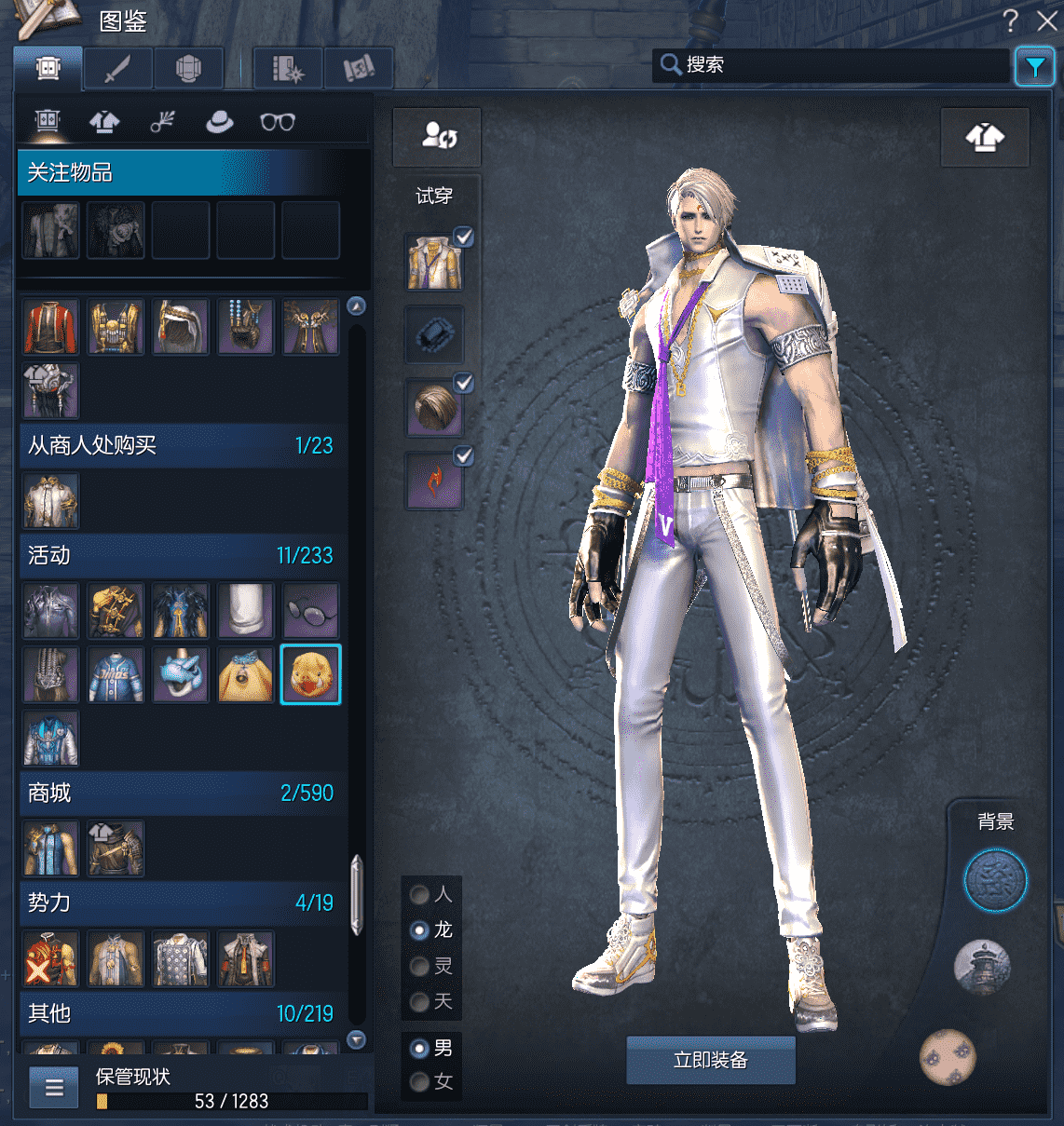Image resolution: width=1064 pixels, height=1126 pixels.
Task: Select the round glasses item
Action: (x=310, y=610)
